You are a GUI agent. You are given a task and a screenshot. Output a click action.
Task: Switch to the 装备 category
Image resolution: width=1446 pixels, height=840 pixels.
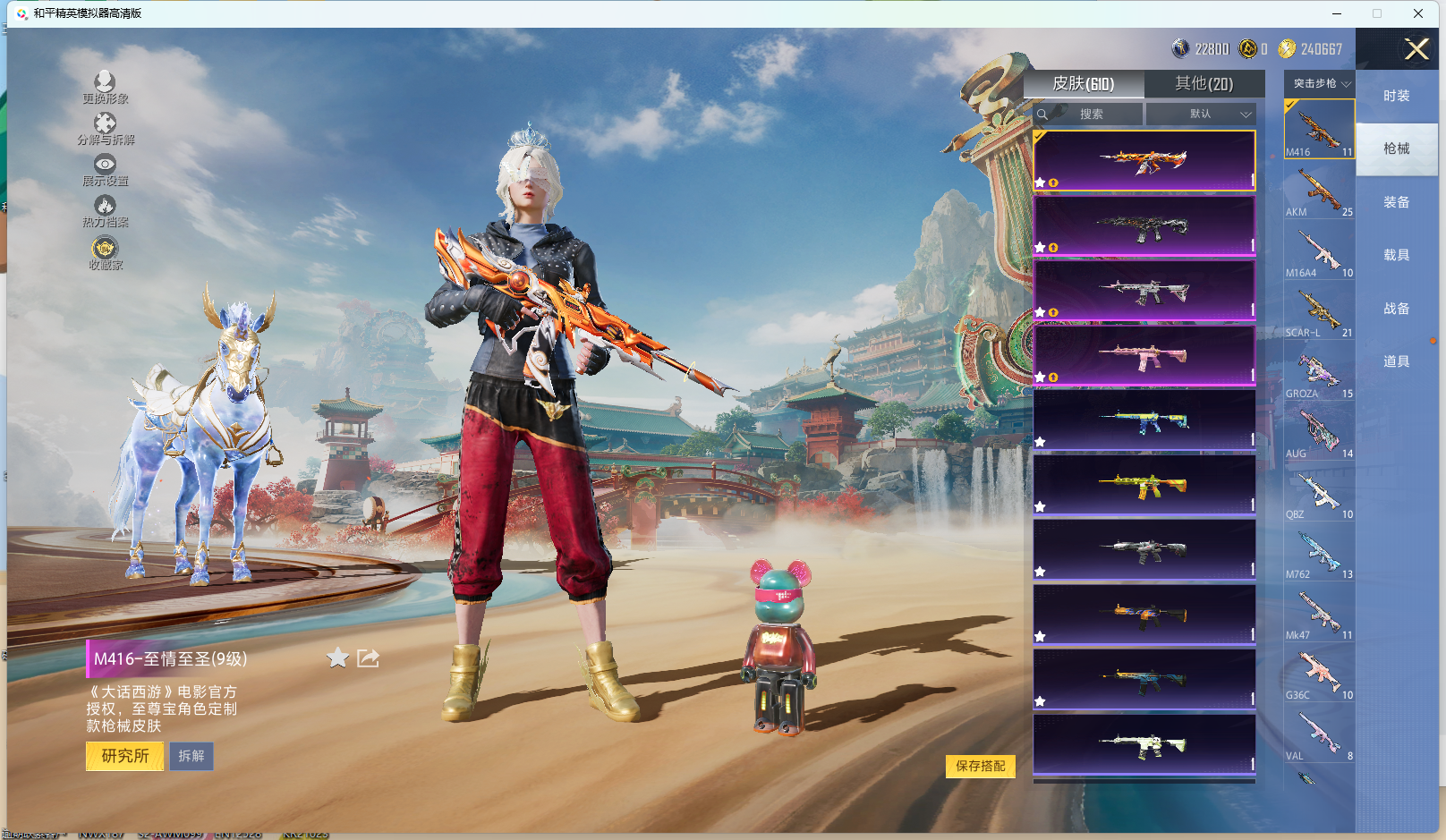1396,202
